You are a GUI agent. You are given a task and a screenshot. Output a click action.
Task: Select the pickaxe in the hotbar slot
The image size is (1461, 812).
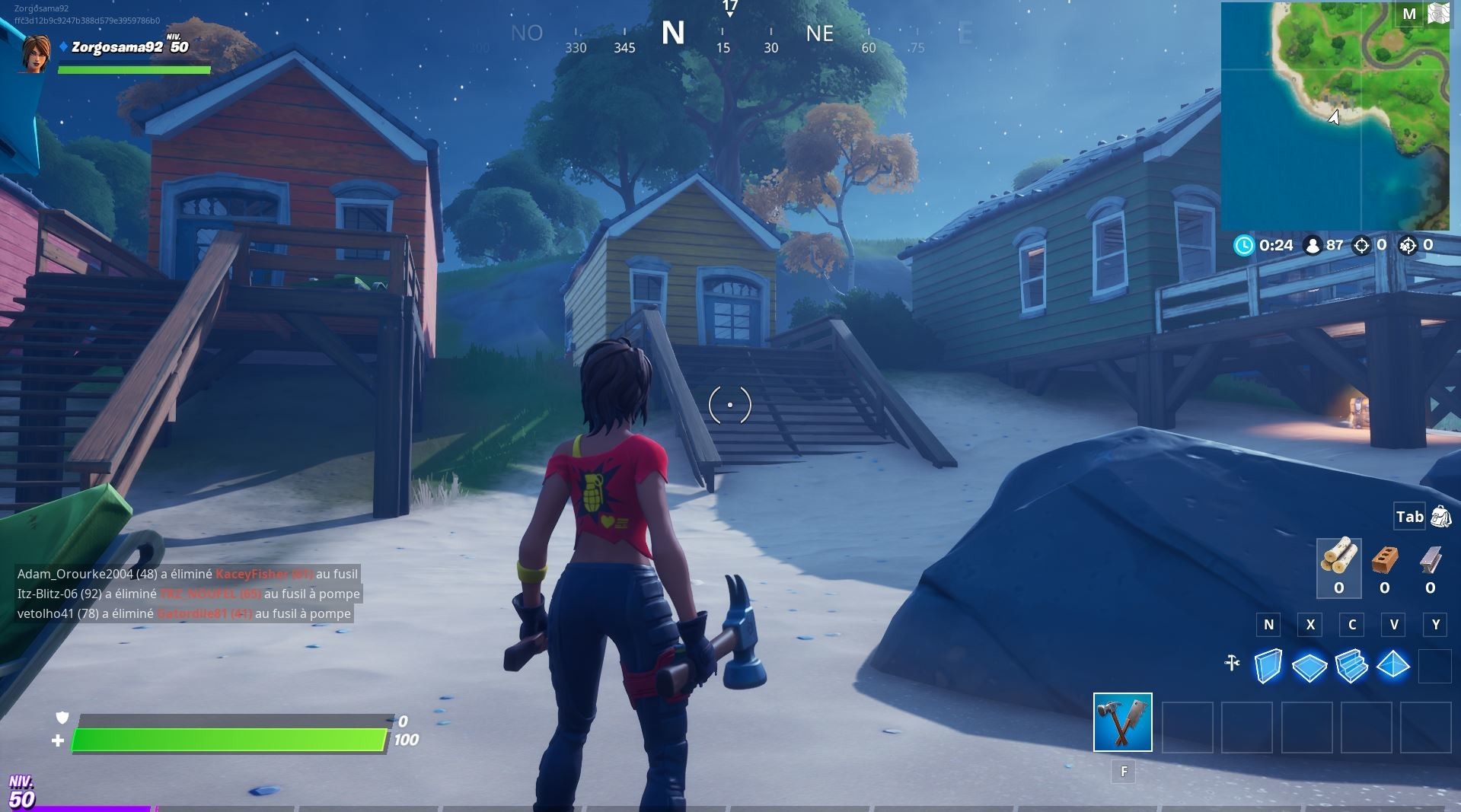point(1123,723)
